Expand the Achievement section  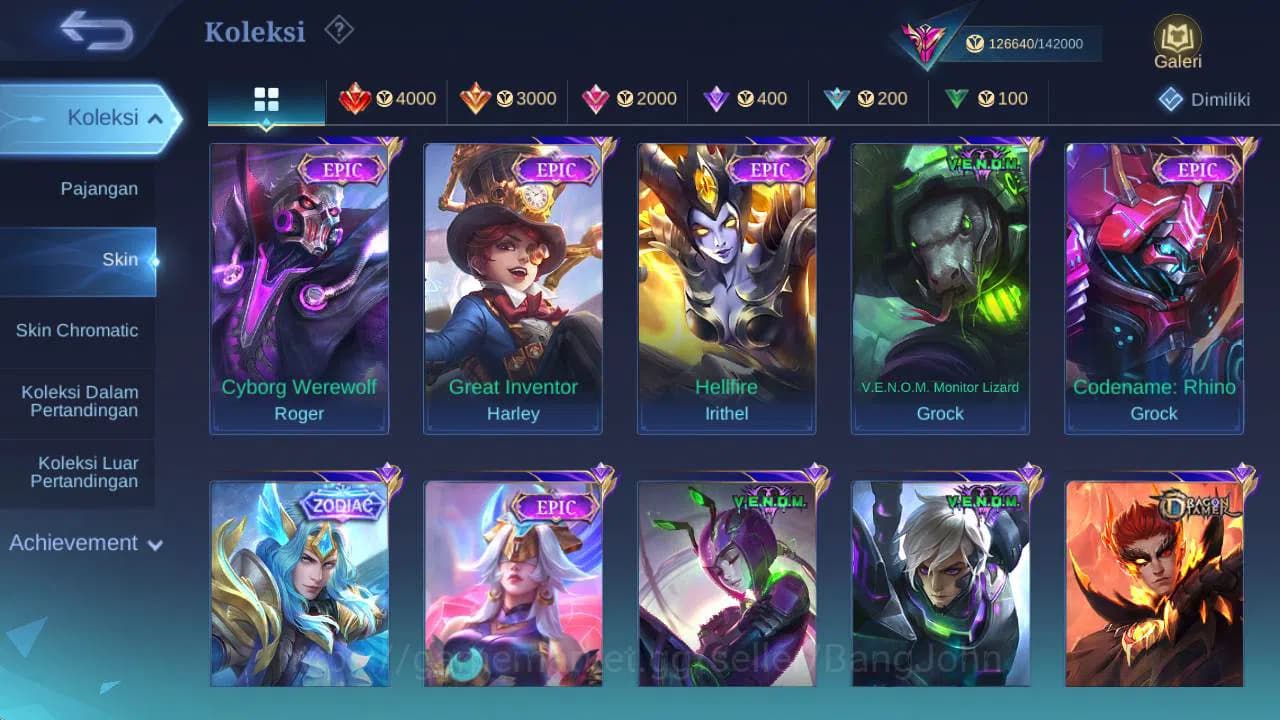click(85, 543)
